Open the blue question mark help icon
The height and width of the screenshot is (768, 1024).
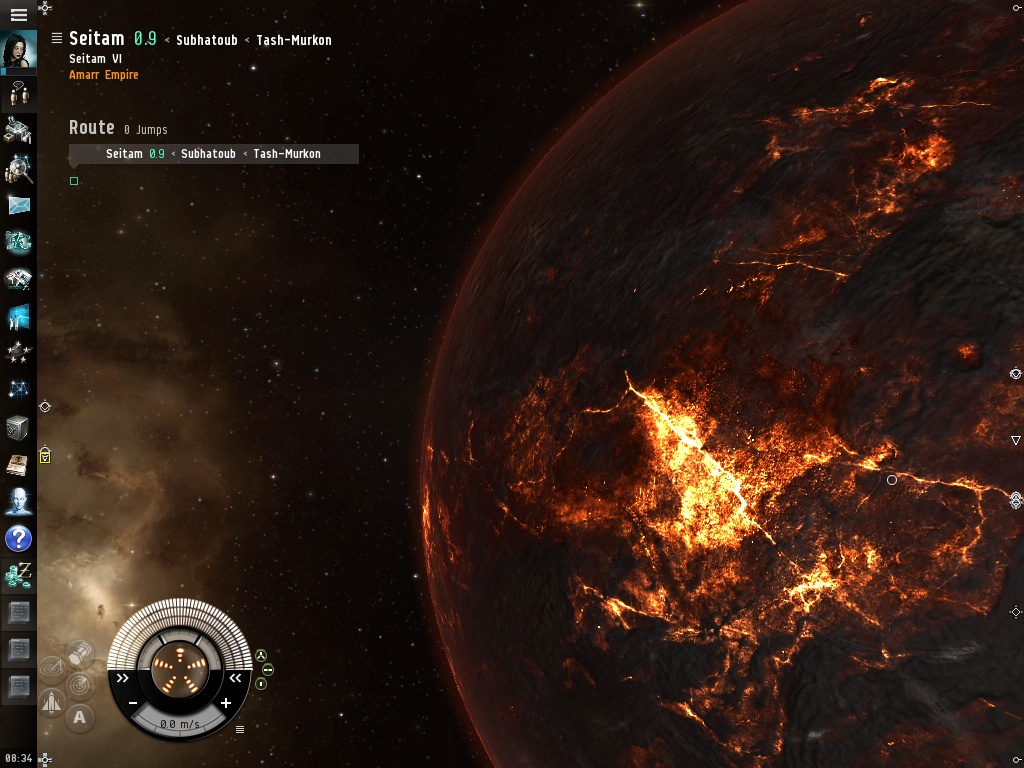tap(18, 540)
